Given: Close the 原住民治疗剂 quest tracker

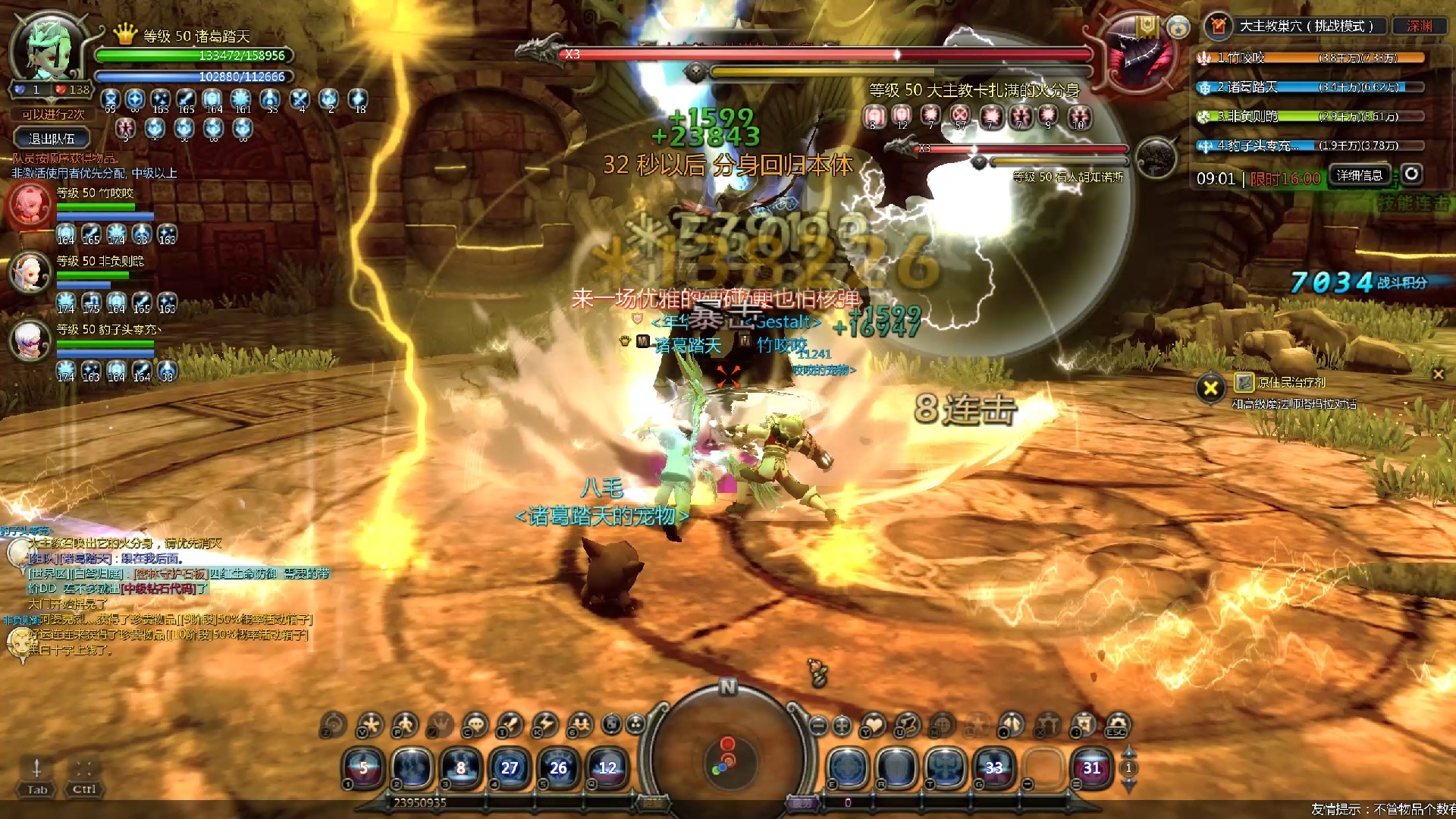Looking at the screenshot, I should (x=1438, y=374).
